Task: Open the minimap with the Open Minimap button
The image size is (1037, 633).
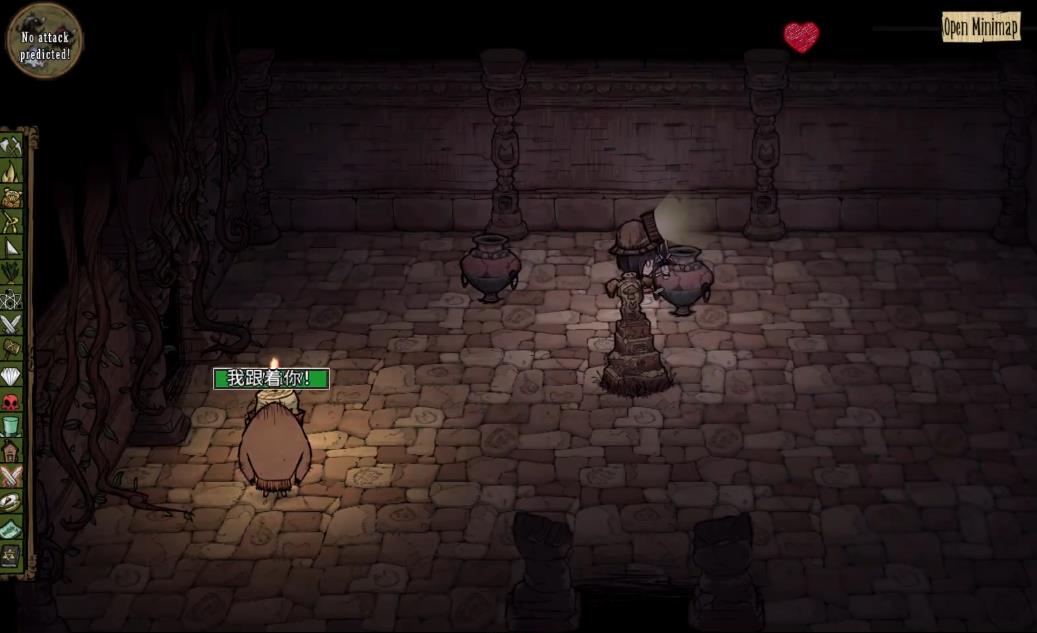Action: point(980,27)
